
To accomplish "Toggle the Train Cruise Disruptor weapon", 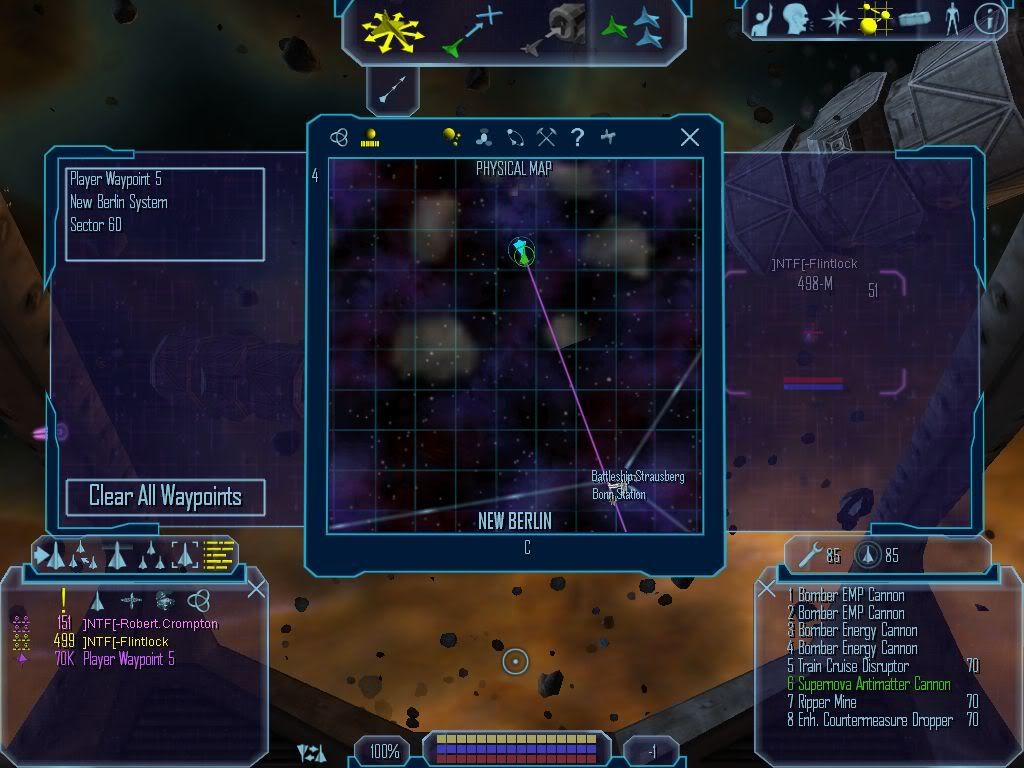I will coord(853,666).
